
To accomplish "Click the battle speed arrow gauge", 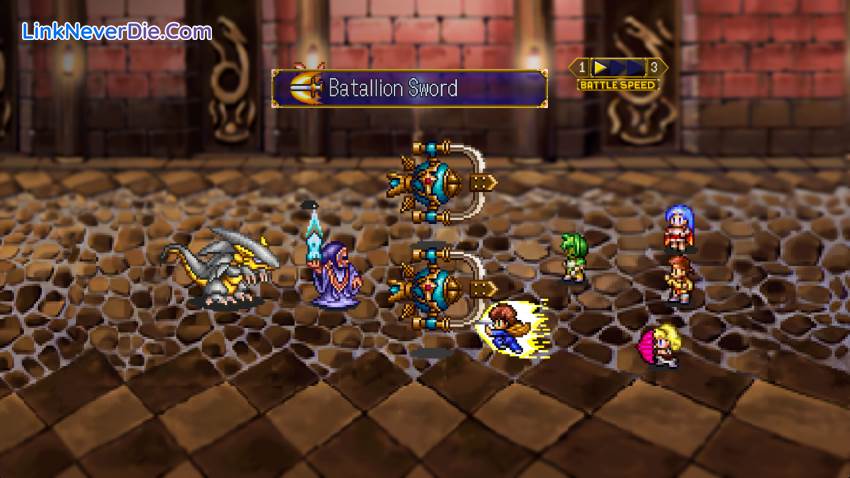I will [x=617, y=67].
